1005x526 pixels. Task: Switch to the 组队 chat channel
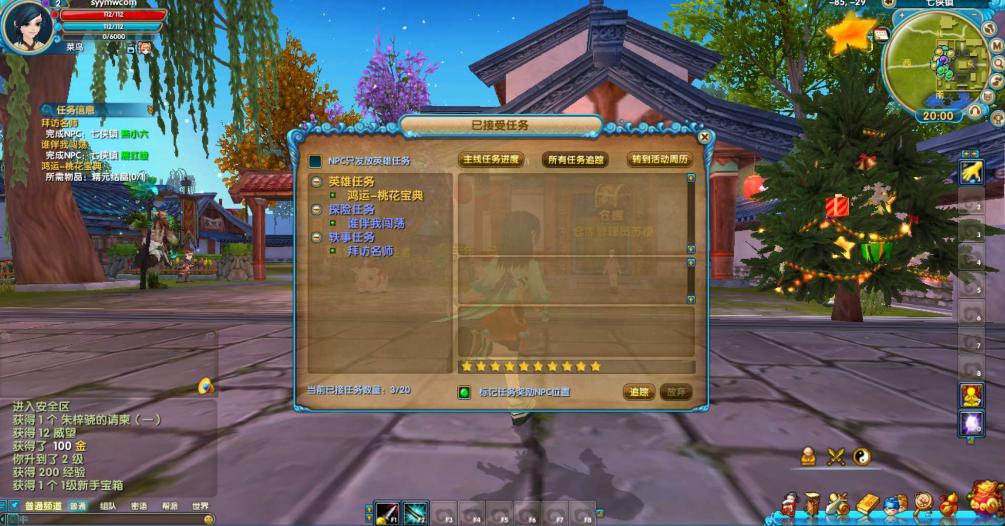[108, 506]
